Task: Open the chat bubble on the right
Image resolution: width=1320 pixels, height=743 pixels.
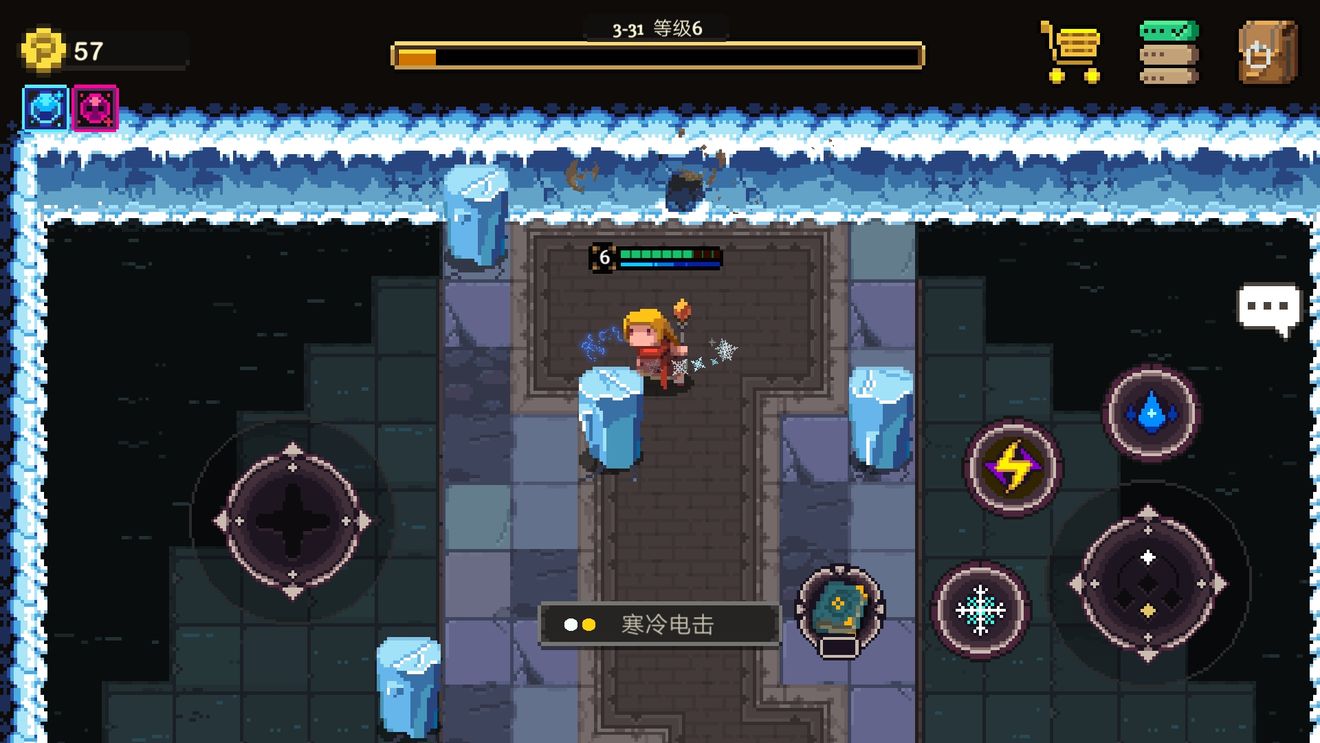Action: coord(1267,308)
